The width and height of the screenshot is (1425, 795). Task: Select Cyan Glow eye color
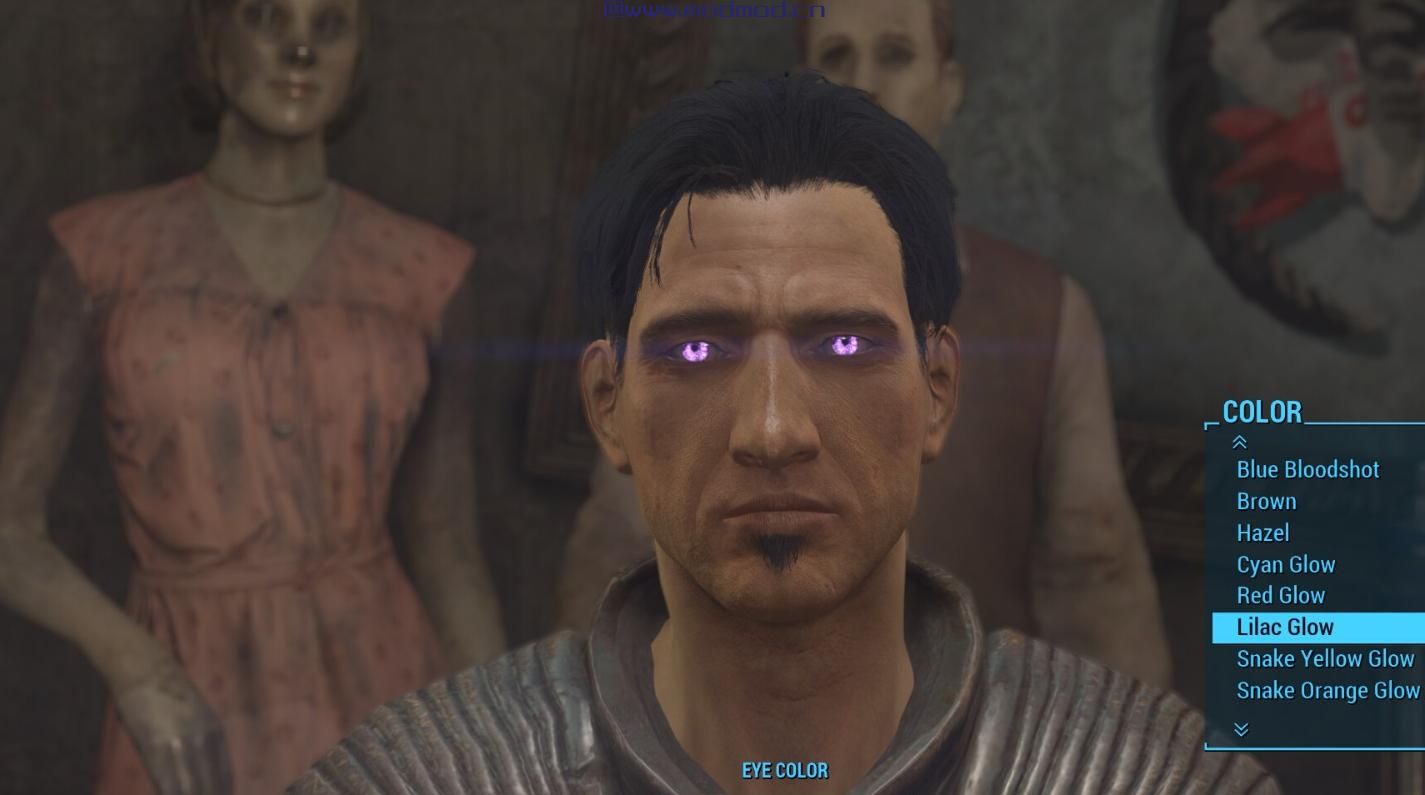point(1285,564)
